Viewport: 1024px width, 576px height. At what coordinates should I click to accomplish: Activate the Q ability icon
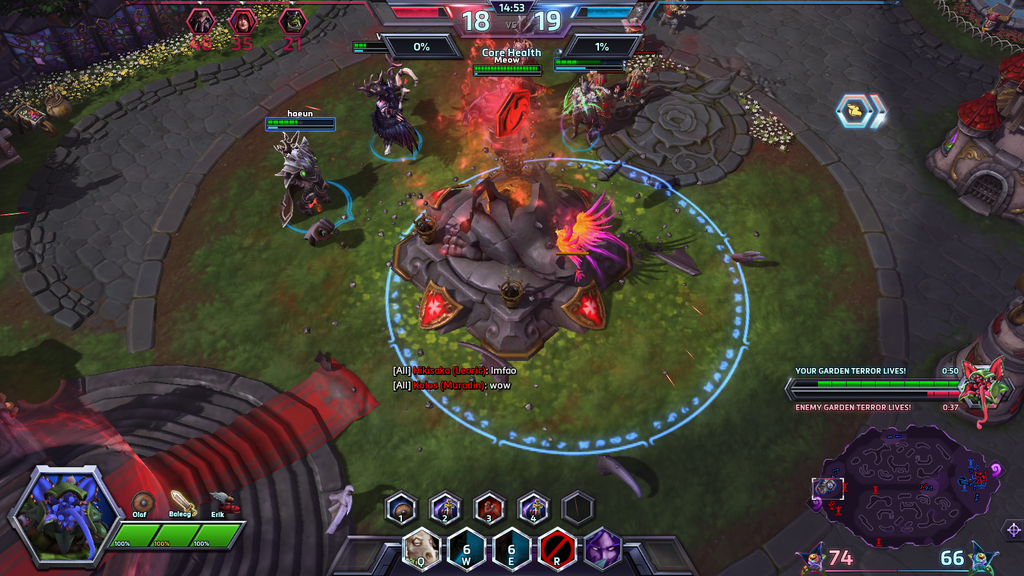(422, 549)
